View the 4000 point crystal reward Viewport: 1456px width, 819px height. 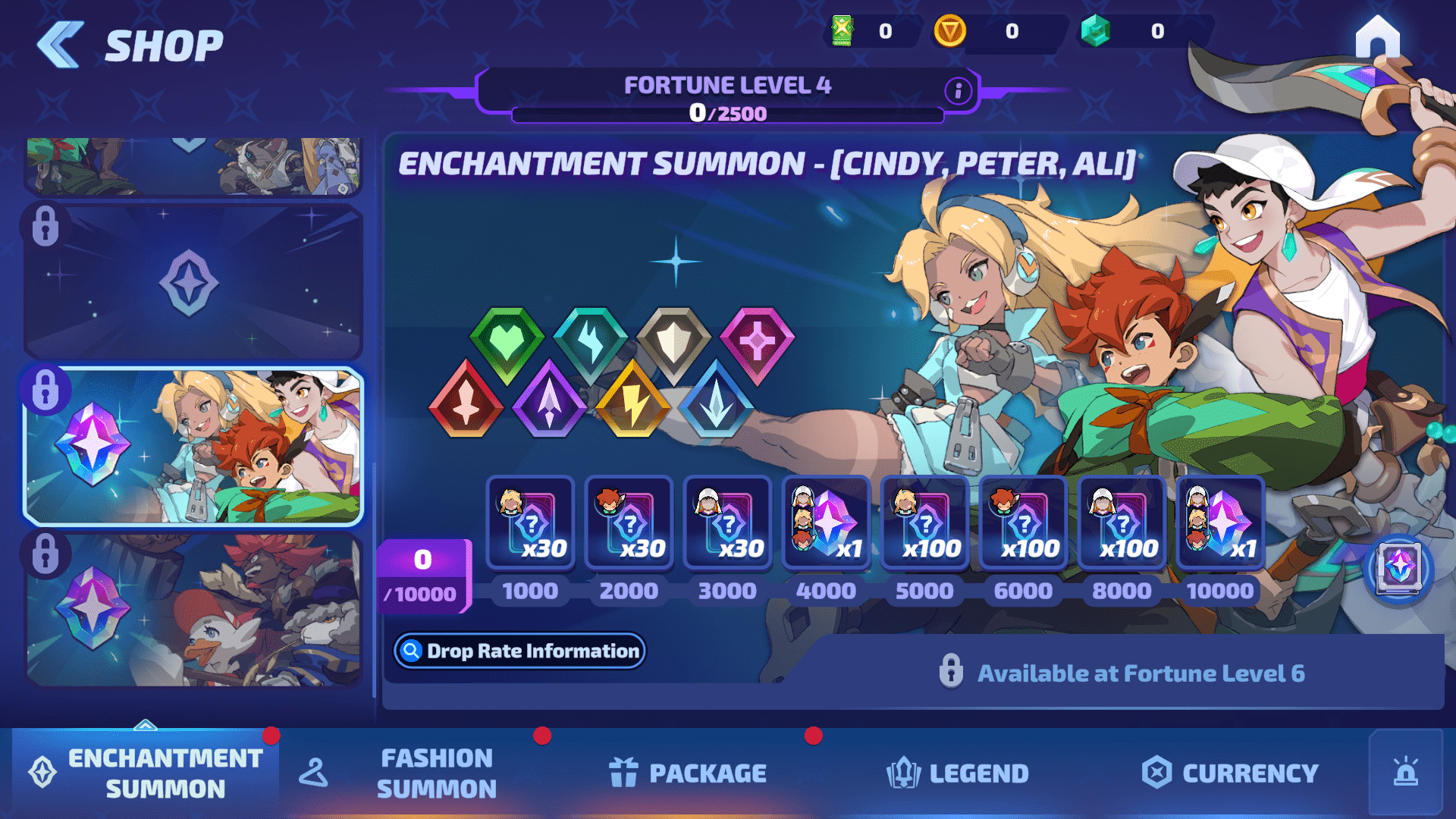coord(826,523)
